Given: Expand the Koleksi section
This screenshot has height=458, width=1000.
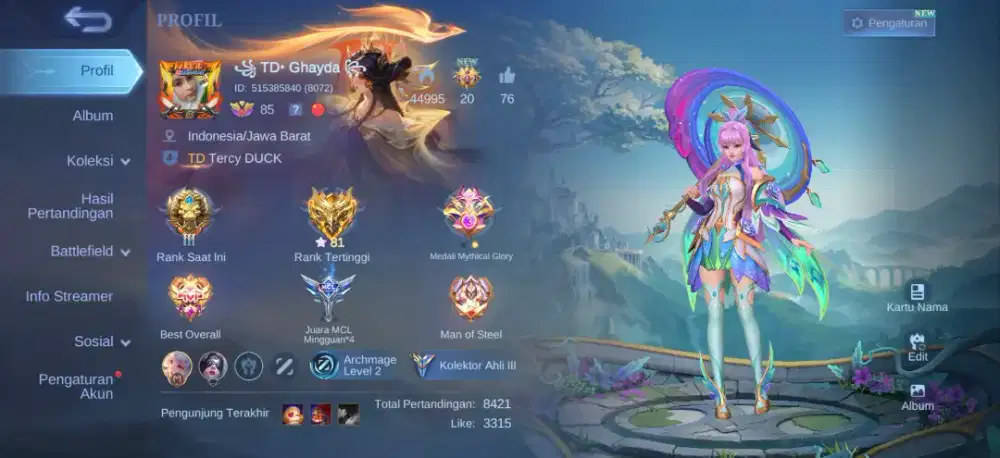Looking at the screenshot, I should pyautogui.click(x=98, y=161).
